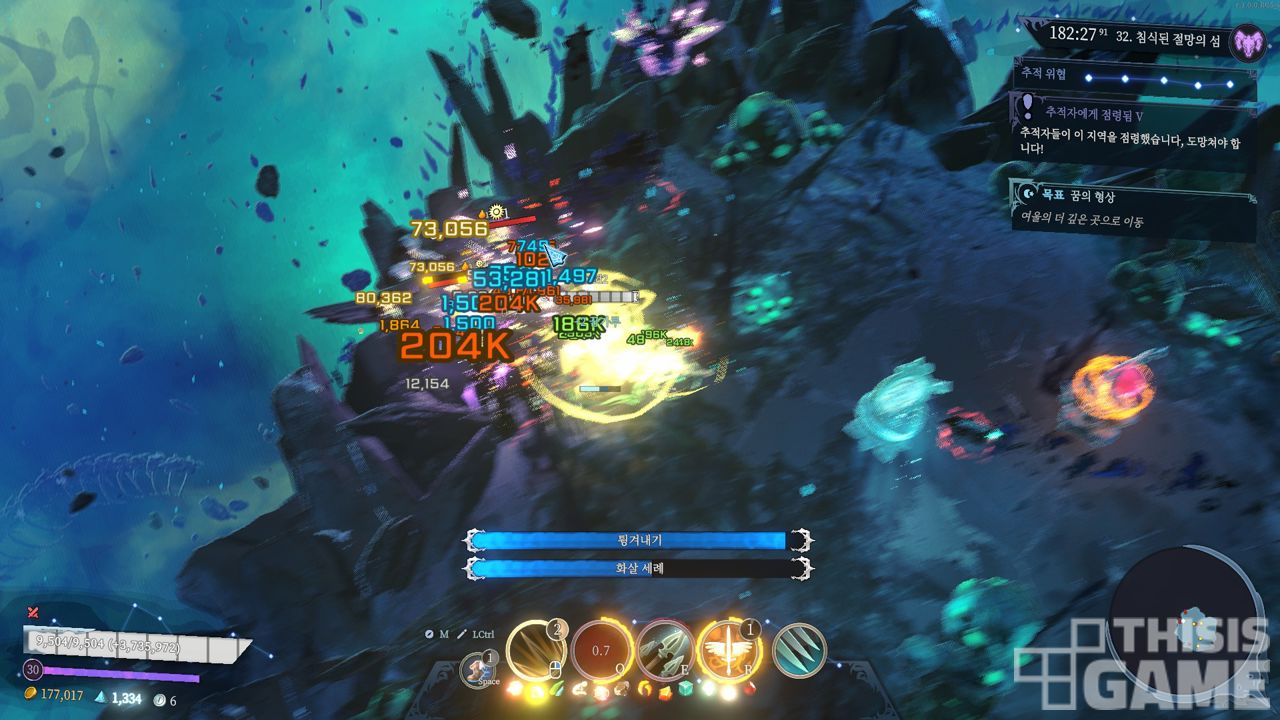Select the red gem passive item icon
This screenshot has height=720, width=1280.
click(x=750, y=689)
